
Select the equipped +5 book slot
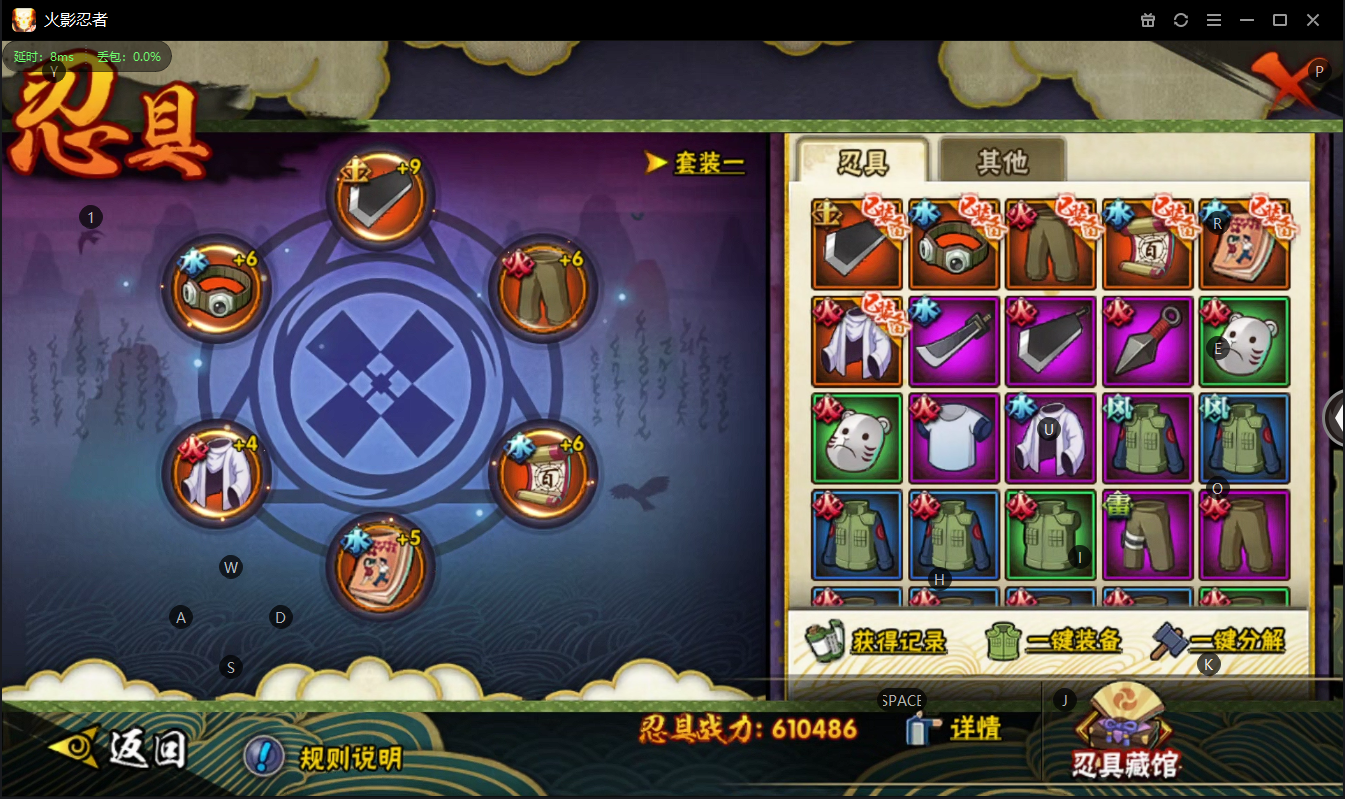380,565
